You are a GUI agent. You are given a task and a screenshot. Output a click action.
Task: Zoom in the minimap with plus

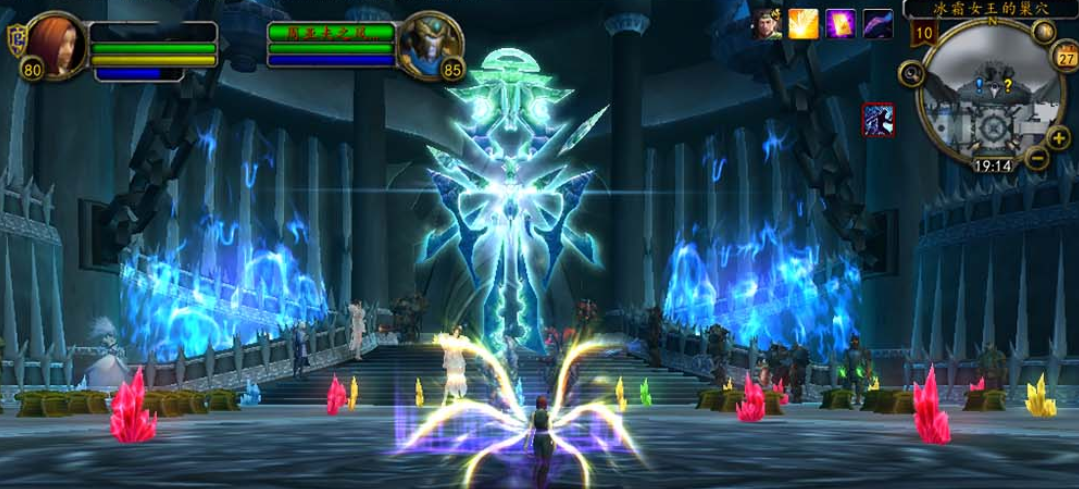coord(1060,137)
